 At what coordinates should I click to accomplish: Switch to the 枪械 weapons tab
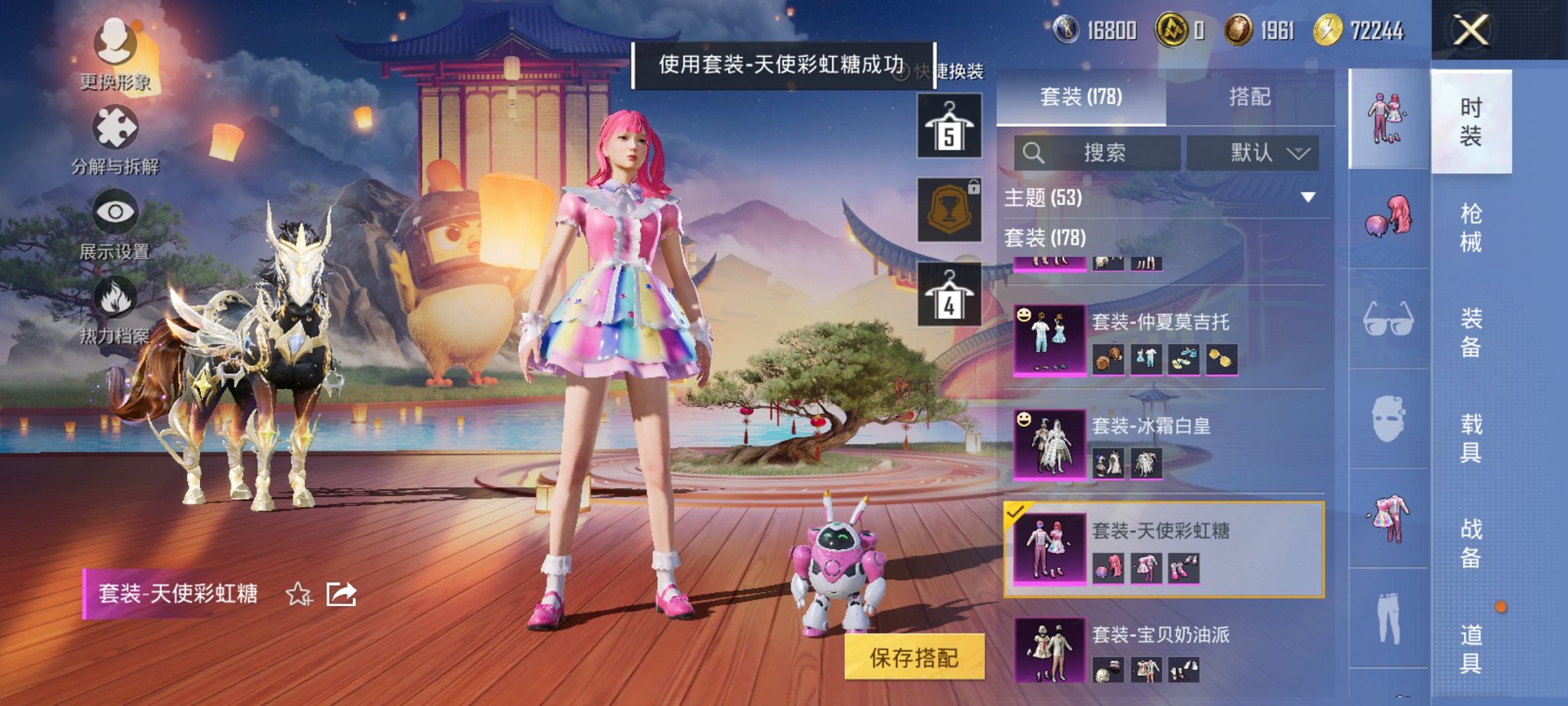tap(1471, 226)
